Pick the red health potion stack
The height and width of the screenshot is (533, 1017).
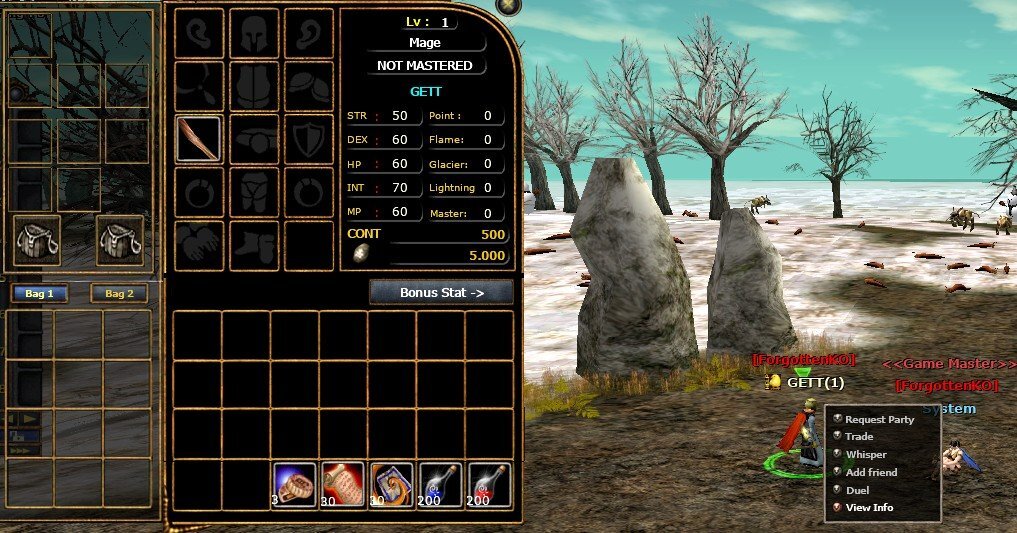490,484
